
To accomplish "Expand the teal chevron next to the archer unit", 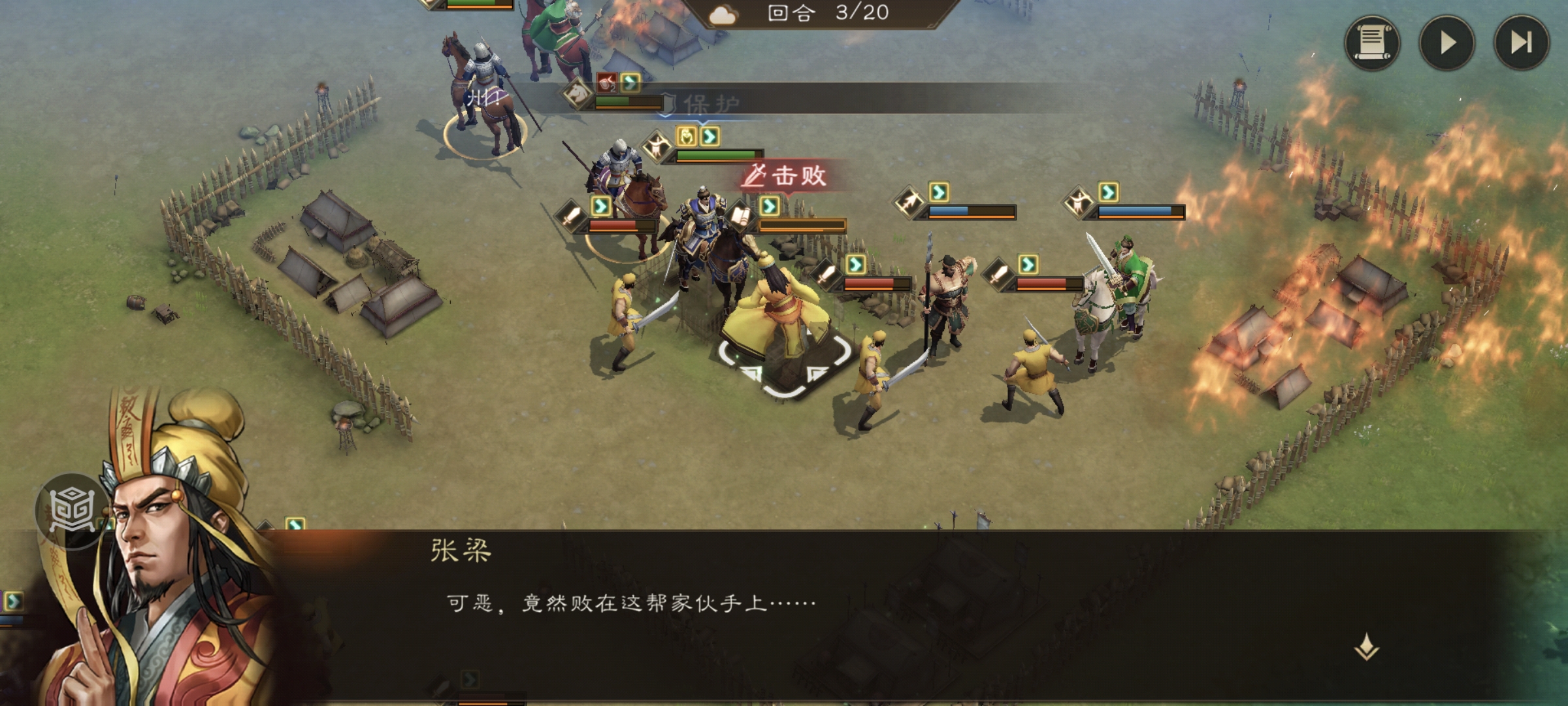I will [939, 192].
